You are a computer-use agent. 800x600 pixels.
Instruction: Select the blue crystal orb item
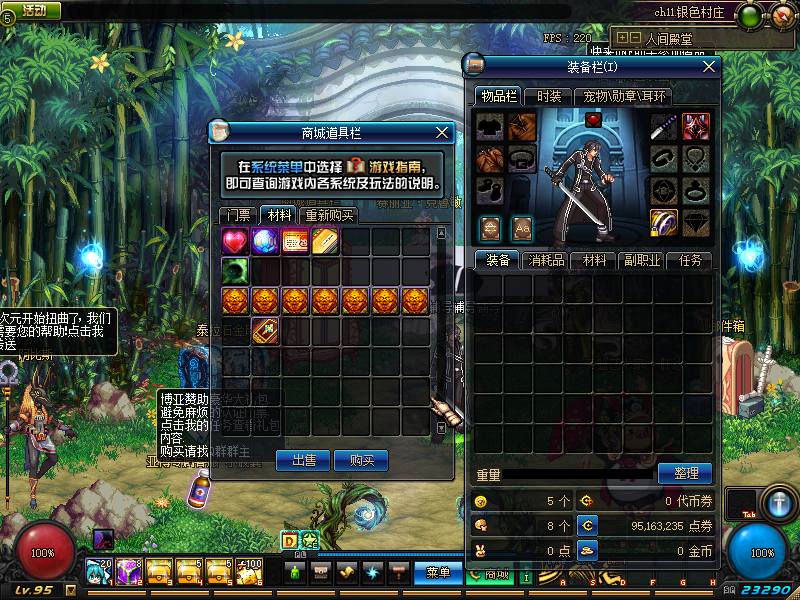[x=265, y=241]
